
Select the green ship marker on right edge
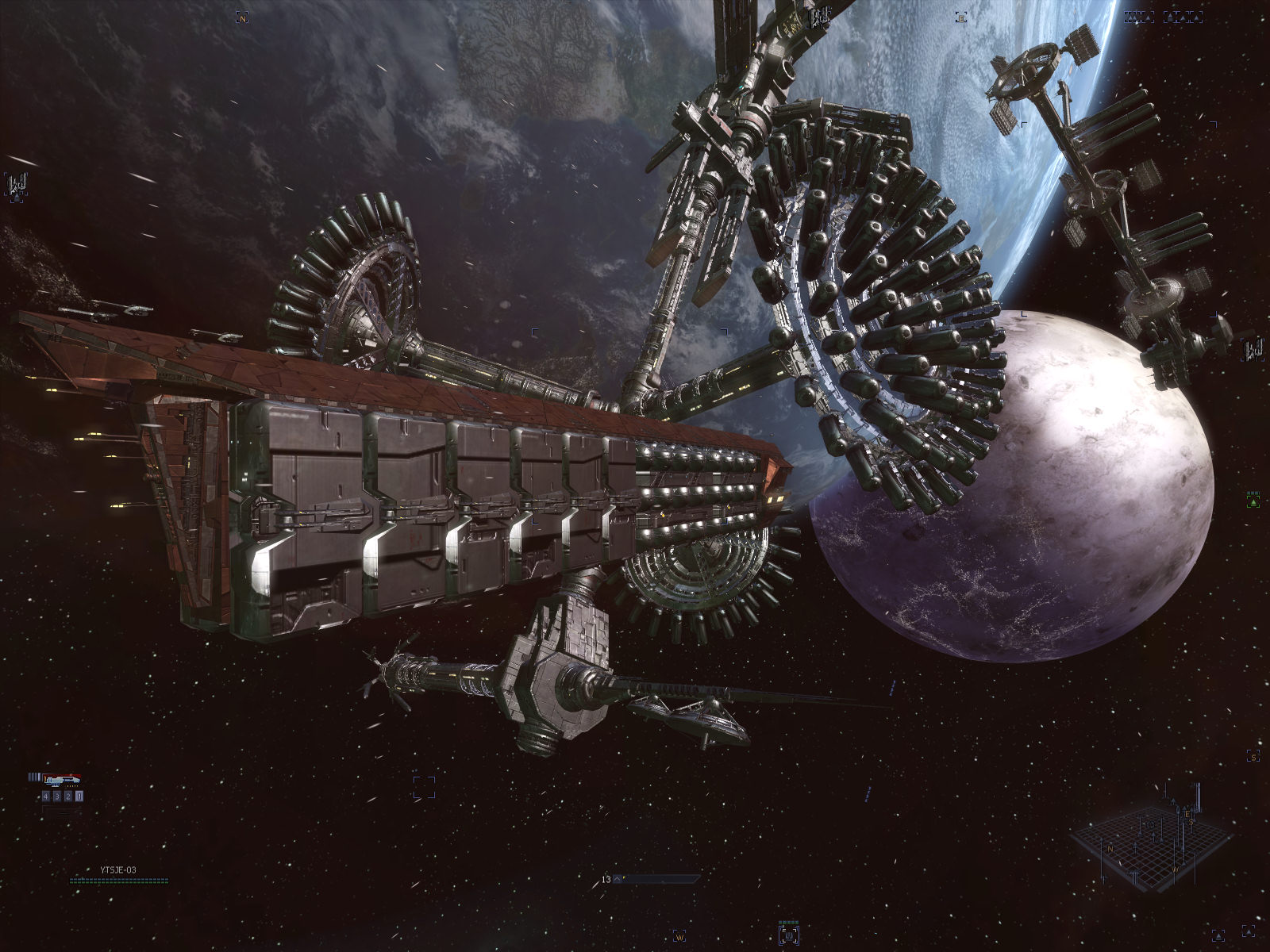pos(1253,501)
